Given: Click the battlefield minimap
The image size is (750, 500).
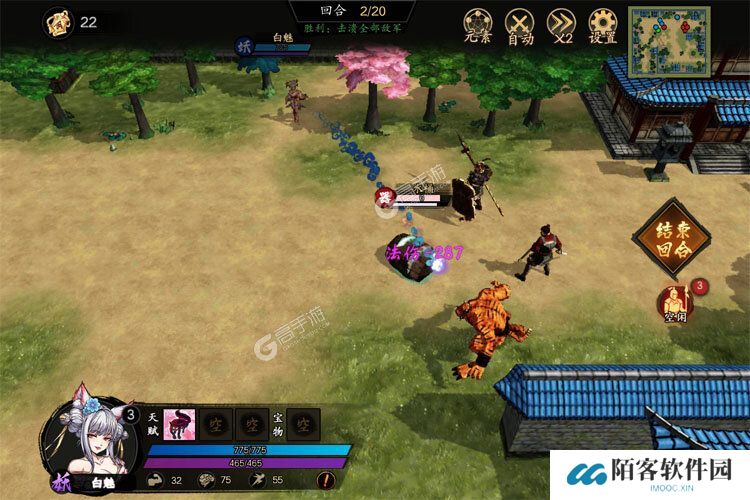Looking at the screenshot, I should click(668, 41).
